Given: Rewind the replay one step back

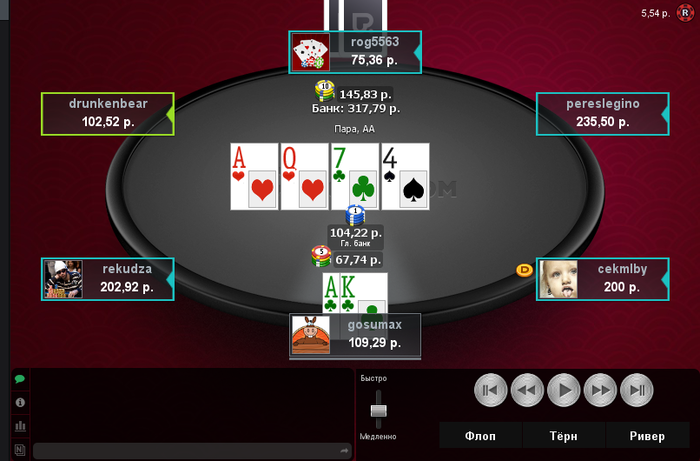Looking at the screenshot, I should (527, 389).
